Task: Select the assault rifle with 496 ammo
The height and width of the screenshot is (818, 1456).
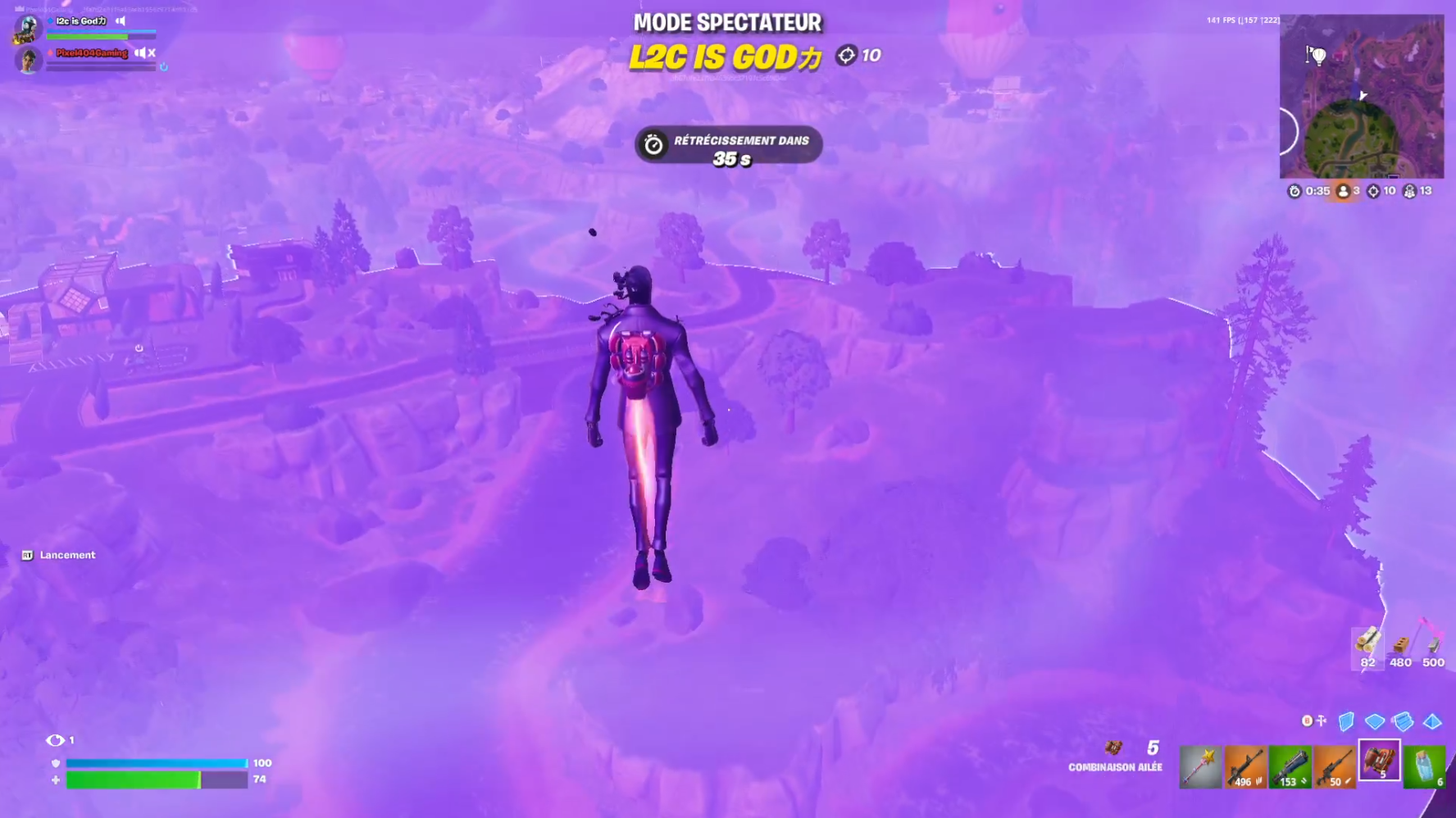Action: [1244, 767]
